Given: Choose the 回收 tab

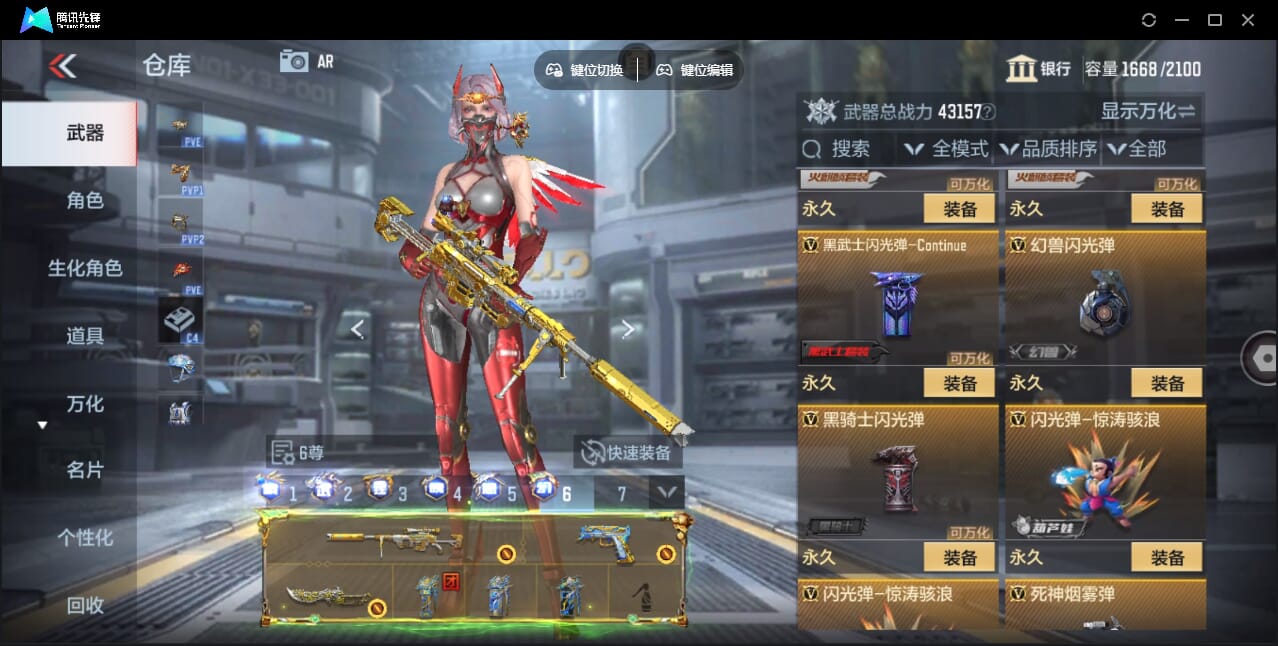Looking at the screenshot, I should coord(85,605).
